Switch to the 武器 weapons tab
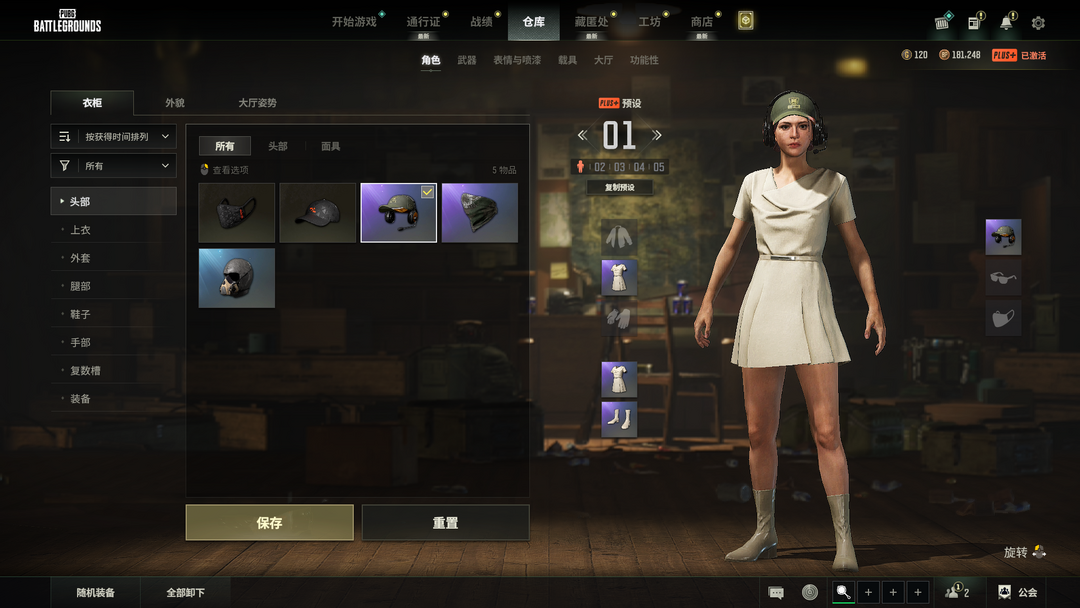Viewport: 1080px width, 608px height. [x=467, y=60]
